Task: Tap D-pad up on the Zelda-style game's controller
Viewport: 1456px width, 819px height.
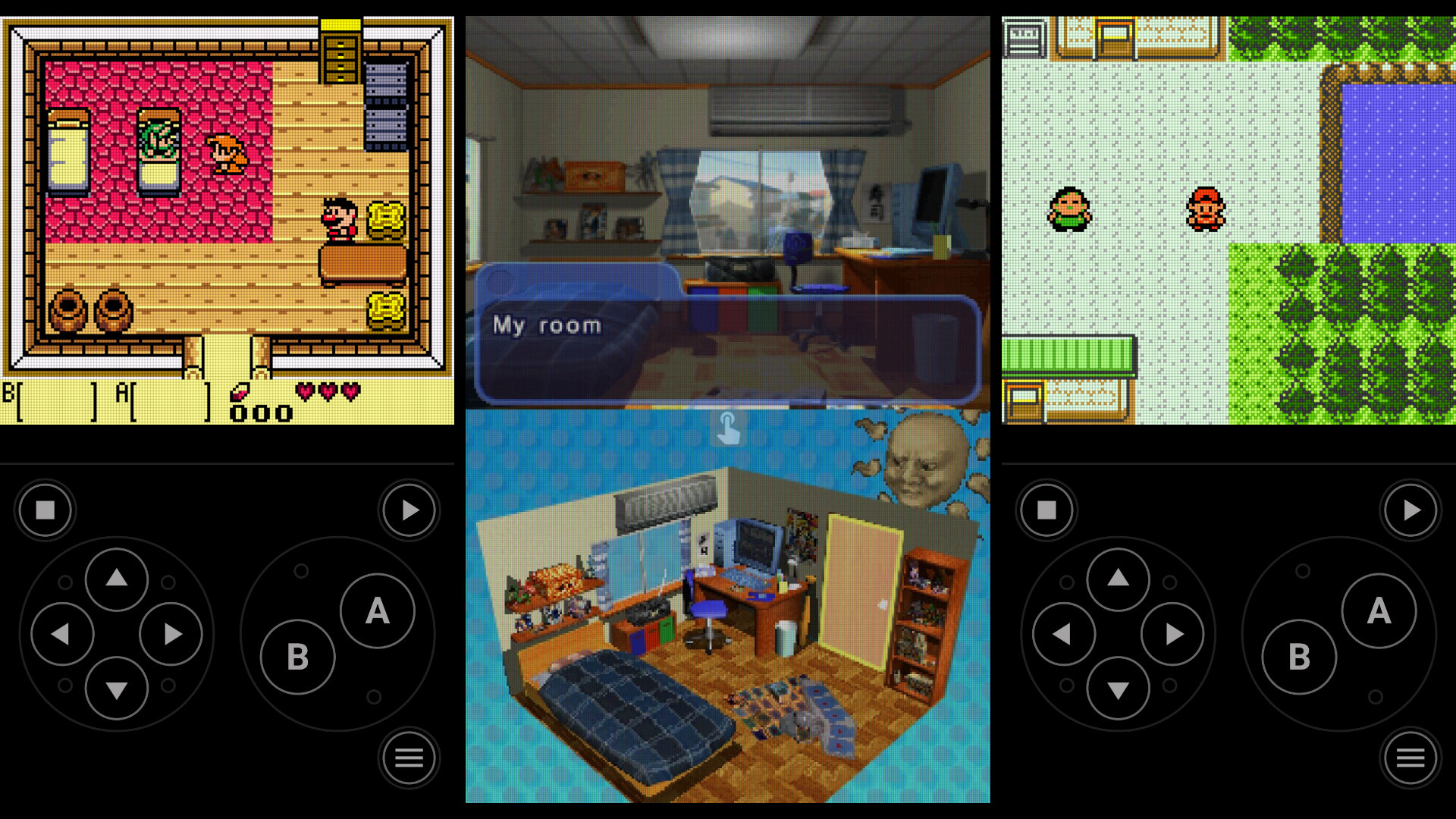Action: point(116,579)
